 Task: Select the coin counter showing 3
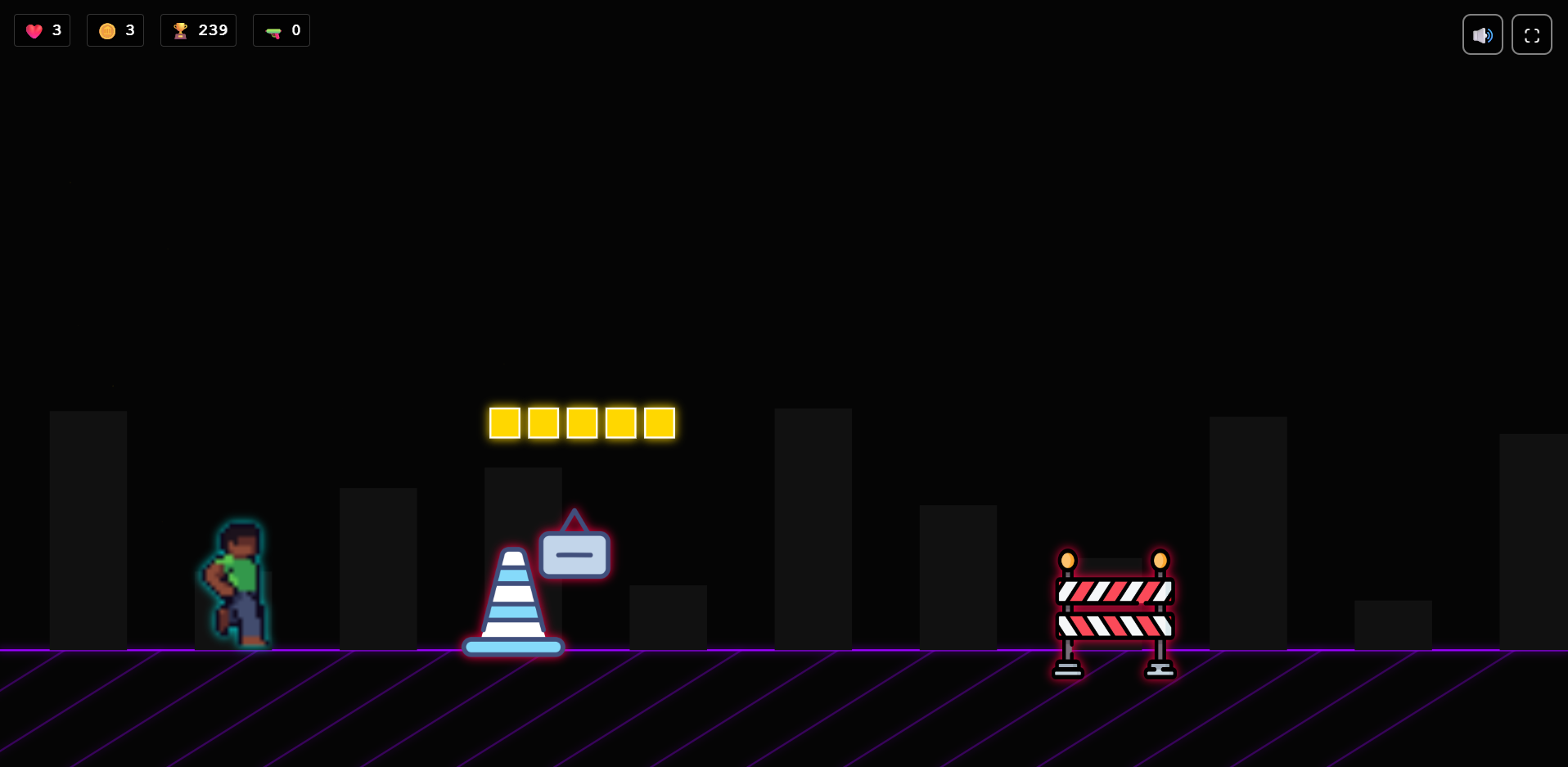coord(115,30)
